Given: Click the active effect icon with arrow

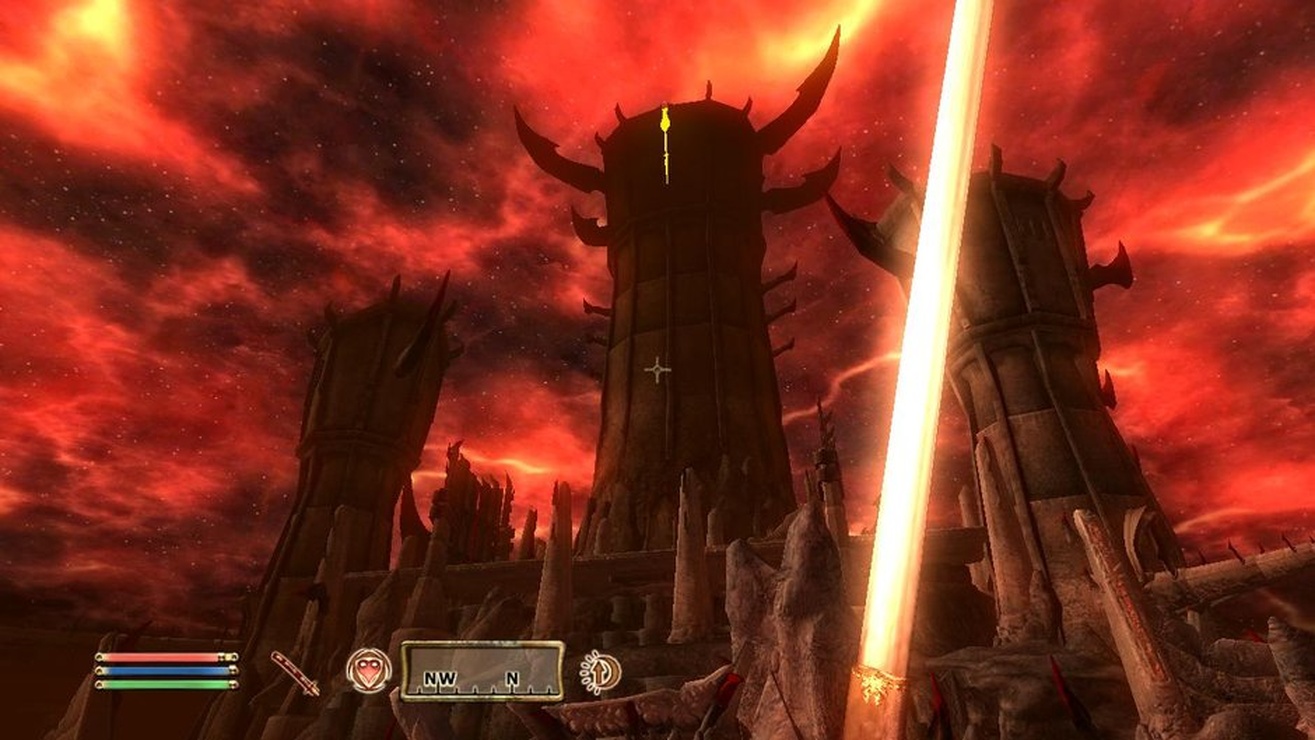Looking at the screenshot, I should pos(600,672).
